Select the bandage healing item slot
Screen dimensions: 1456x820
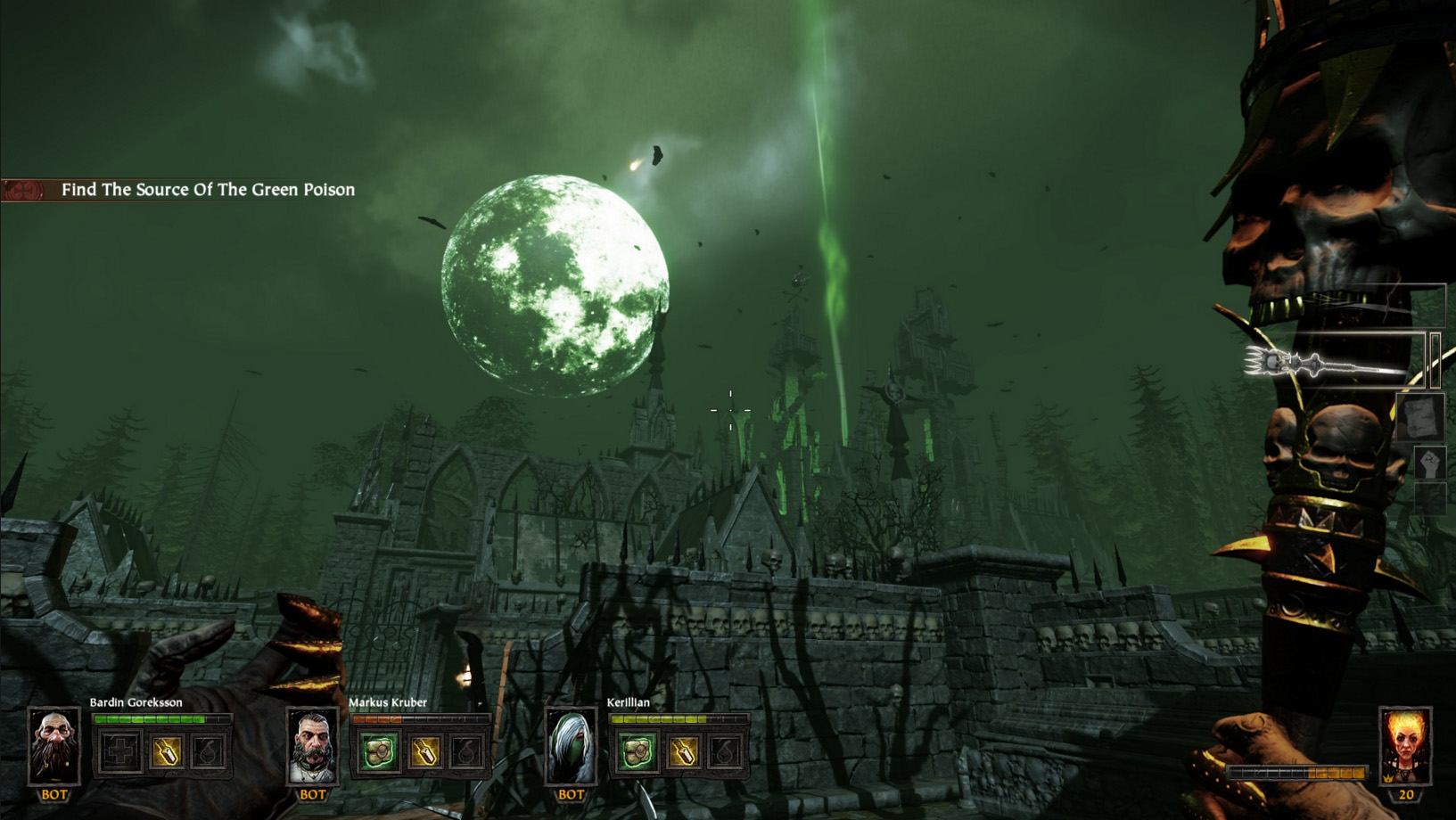(x=1421, y=416)
